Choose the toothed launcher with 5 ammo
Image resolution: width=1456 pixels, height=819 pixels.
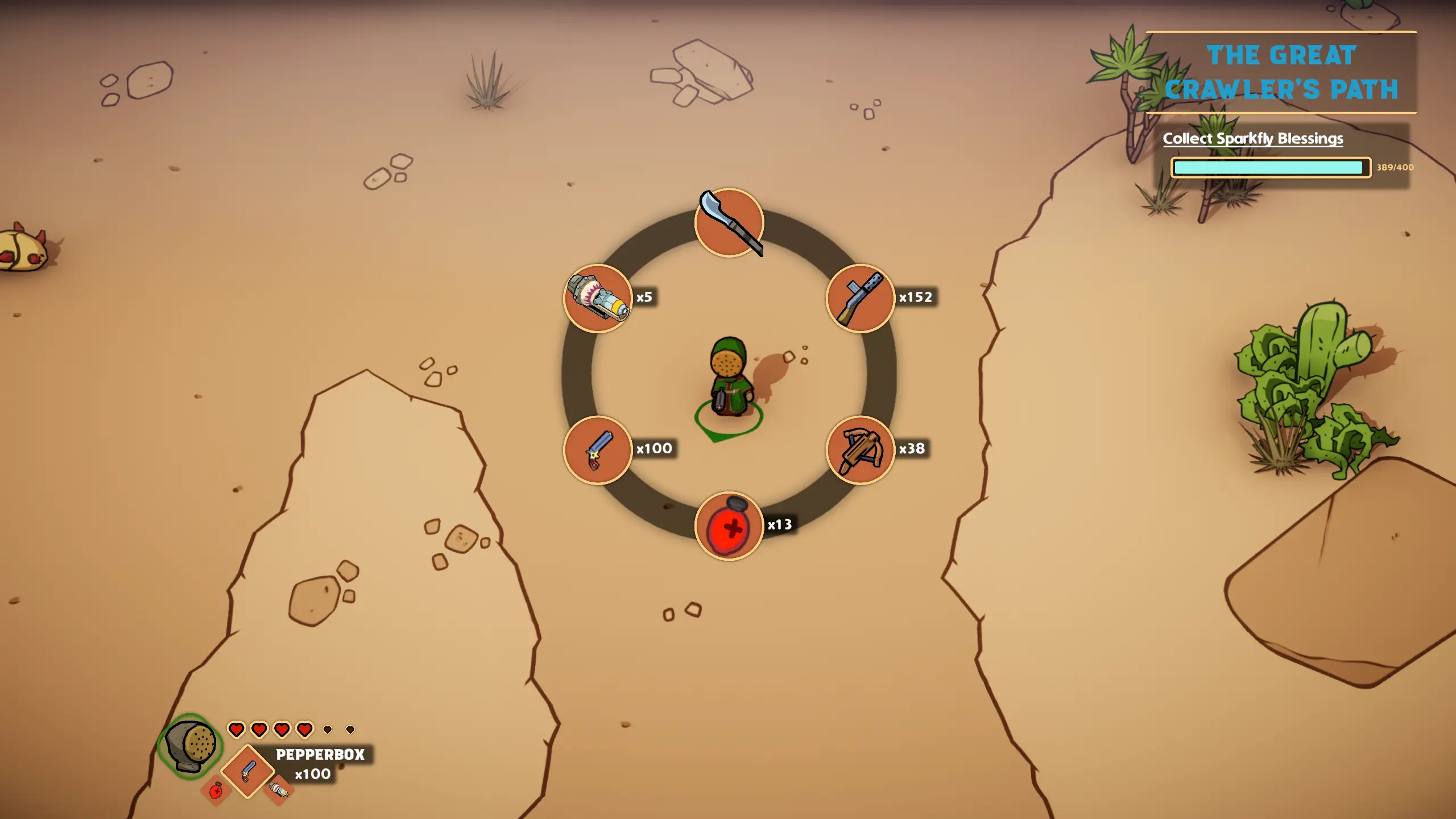[x=598, y=298]
